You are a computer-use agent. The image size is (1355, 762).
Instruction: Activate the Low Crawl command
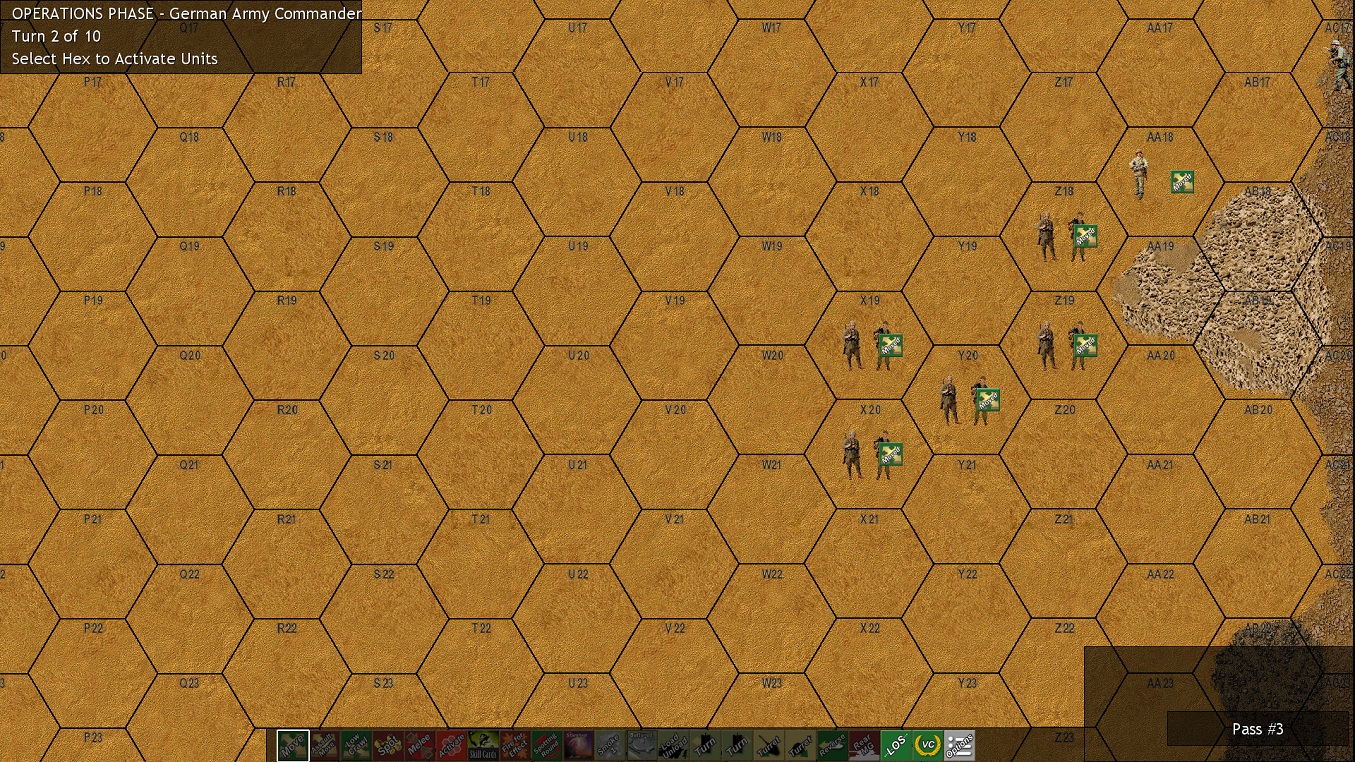[x=357, y=745]
